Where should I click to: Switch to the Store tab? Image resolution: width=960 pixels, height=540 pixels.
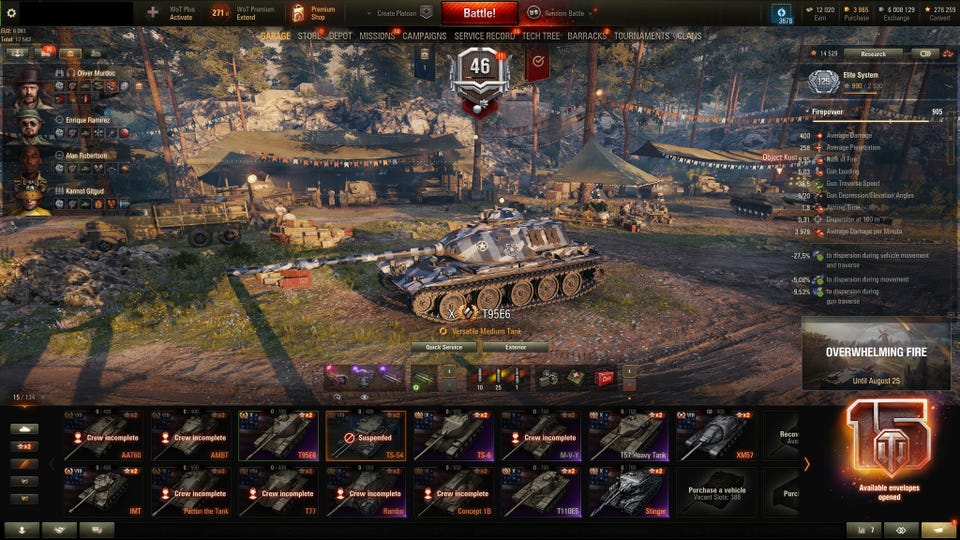point(309,36)
